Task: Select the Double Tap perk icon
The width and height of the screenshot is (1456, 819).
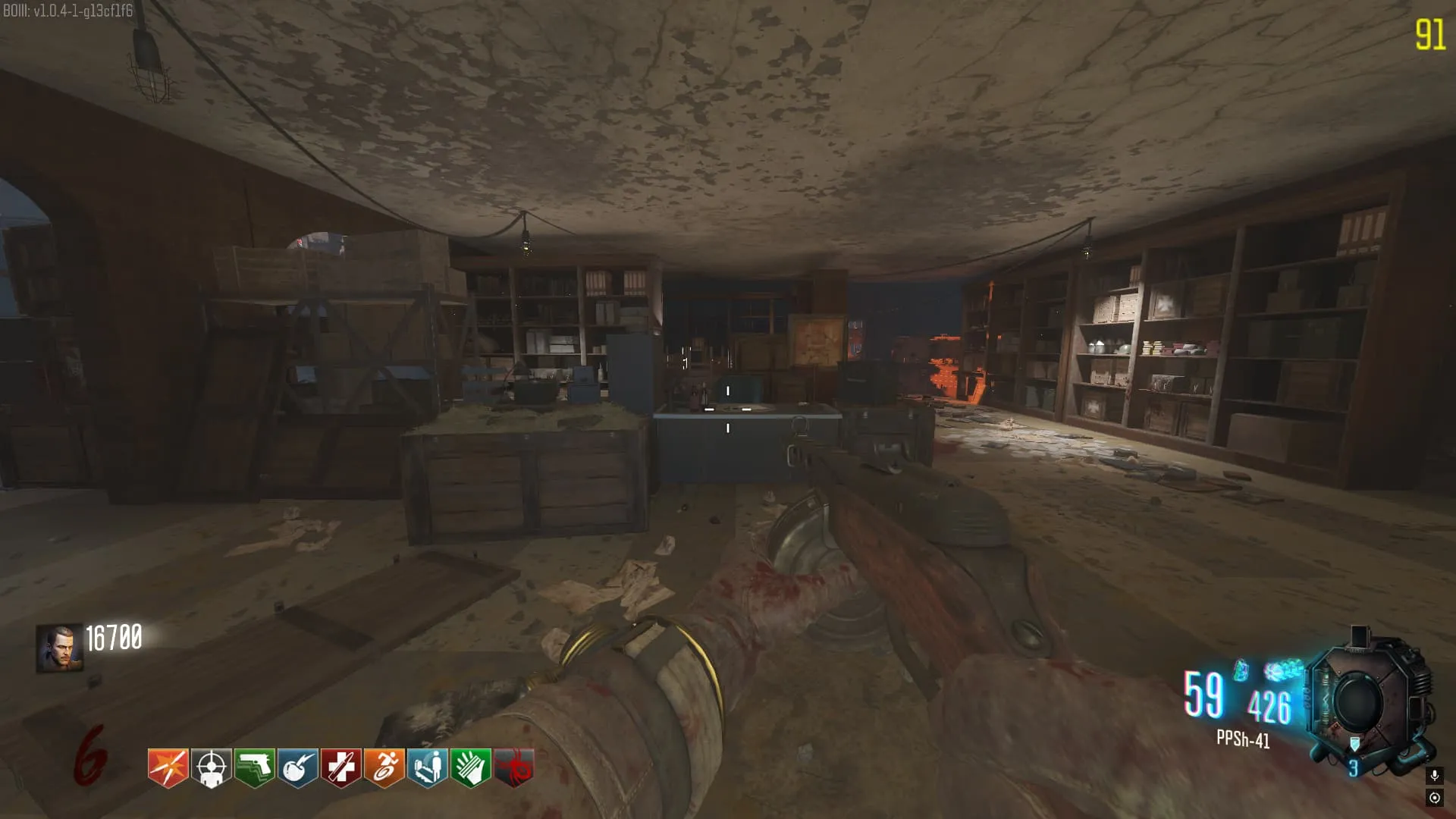Action: coord(168,767)
